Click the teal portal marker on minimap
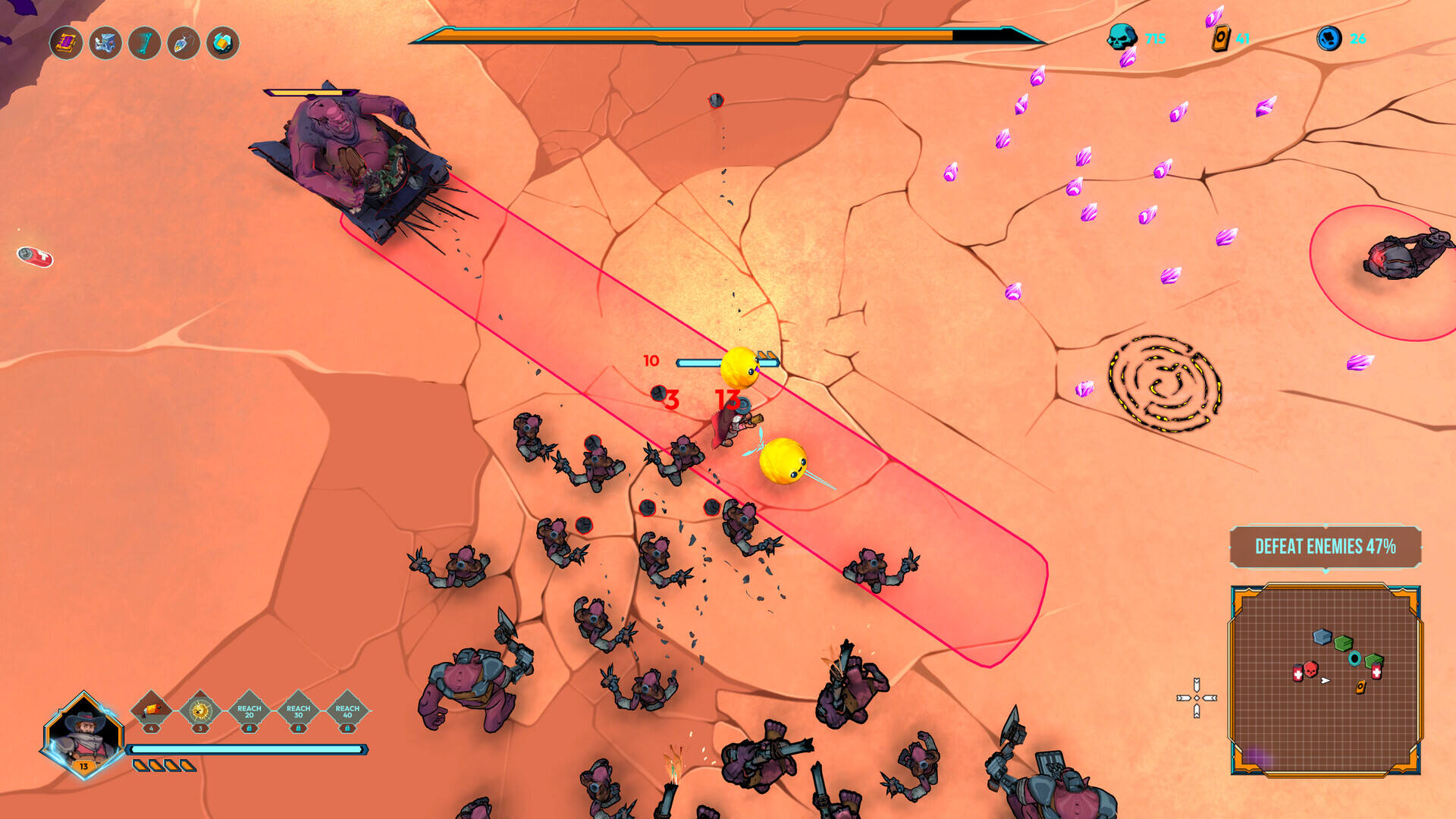This screenshot has width=1456, height=819. [x=1354, y=658]
